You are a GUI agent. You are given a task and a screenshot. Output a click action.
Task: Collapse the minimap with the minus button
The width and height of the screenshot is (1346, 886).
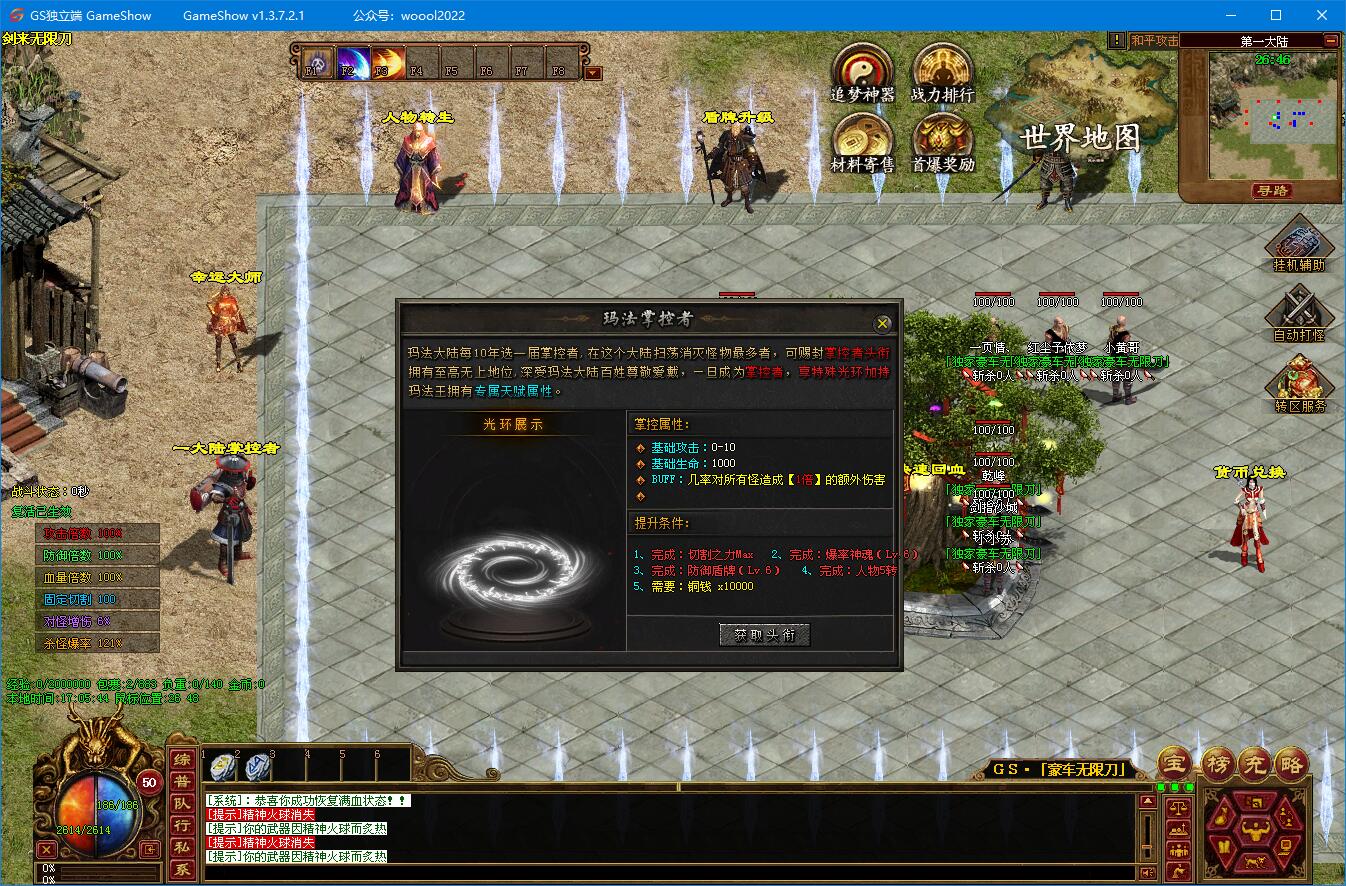click(x=1331, y=41)
